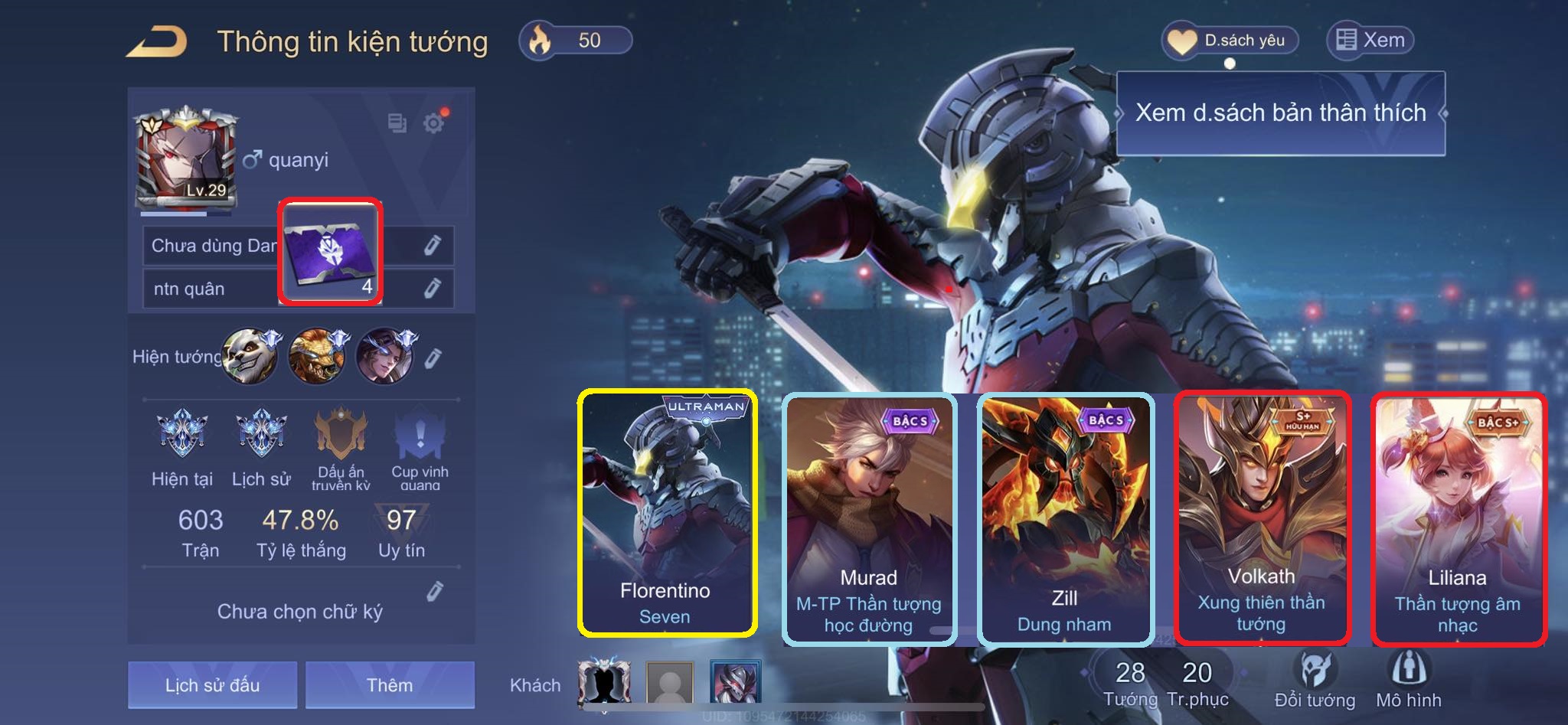The height and width of the screenshot is (725, 1568).
Task: Choose the Murad skin card
Action: tap(869, 518)
